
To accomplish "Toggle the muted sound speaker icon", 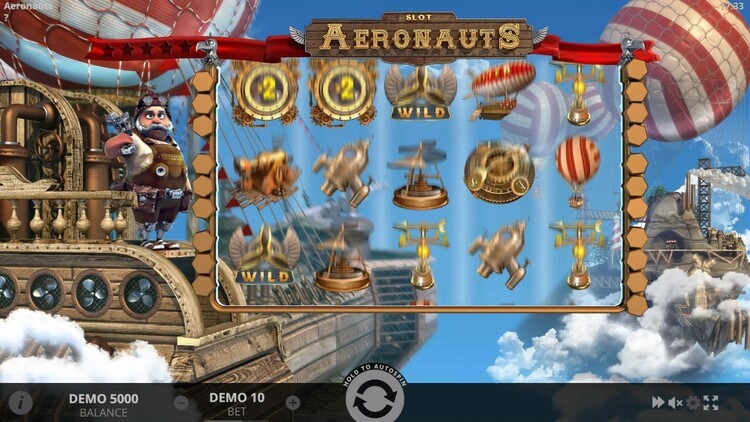I will pyautogui.click(x=675, y=402).
